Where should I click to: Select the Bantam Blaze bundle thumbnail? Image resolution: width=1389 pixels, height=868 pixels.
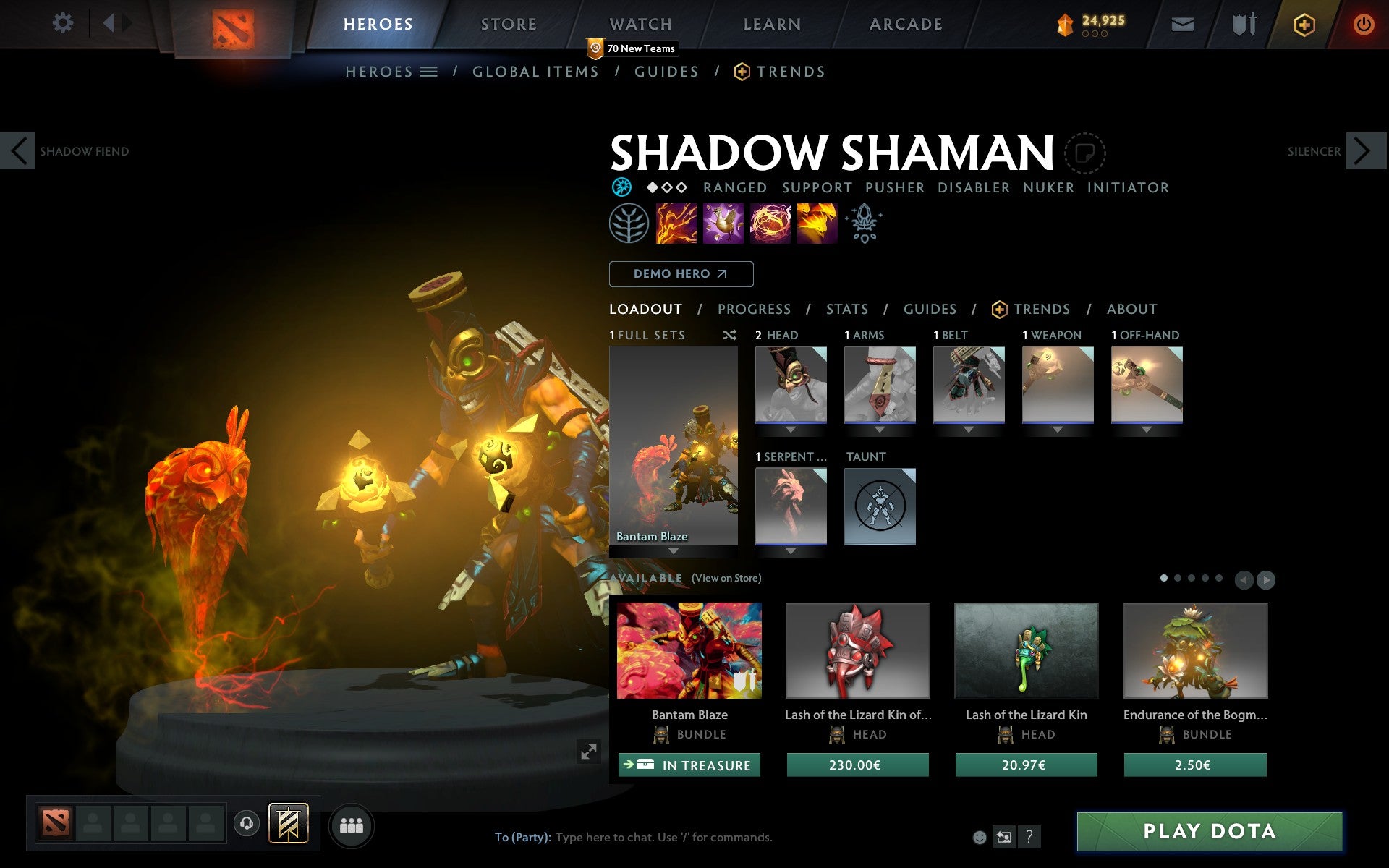coord(687,651)
